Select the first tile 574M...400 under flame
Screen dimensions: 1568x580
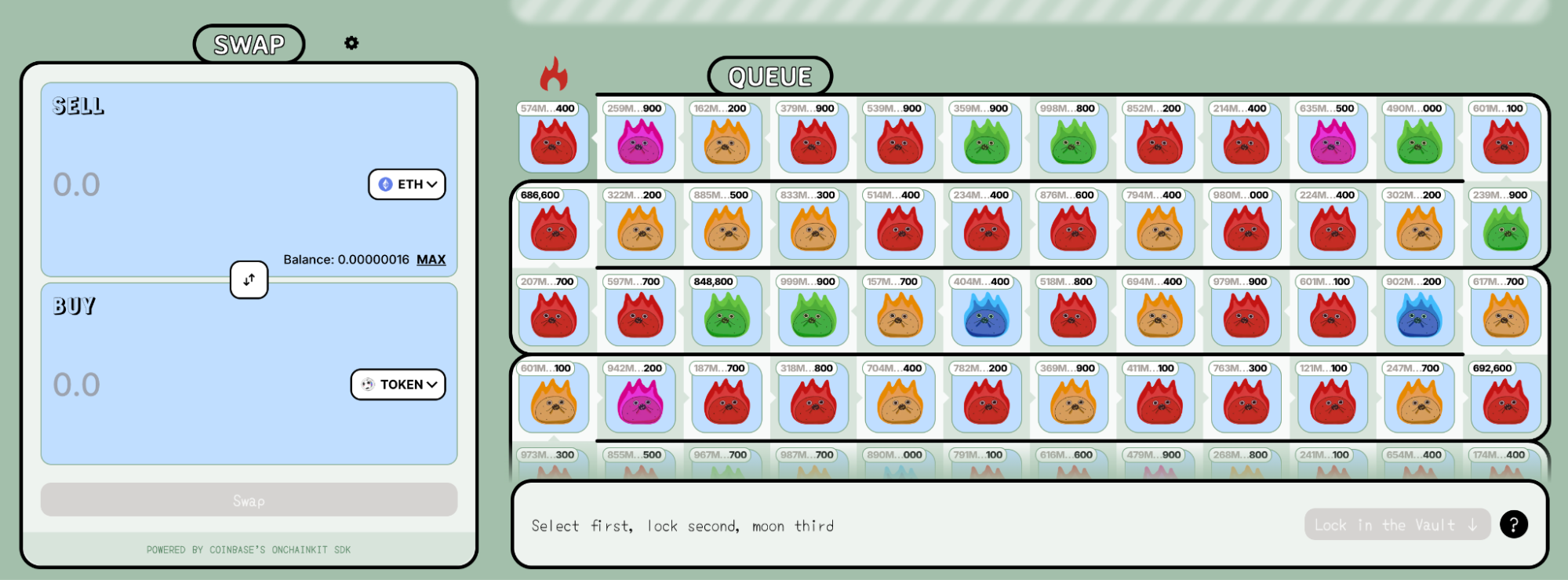[554, 139]
